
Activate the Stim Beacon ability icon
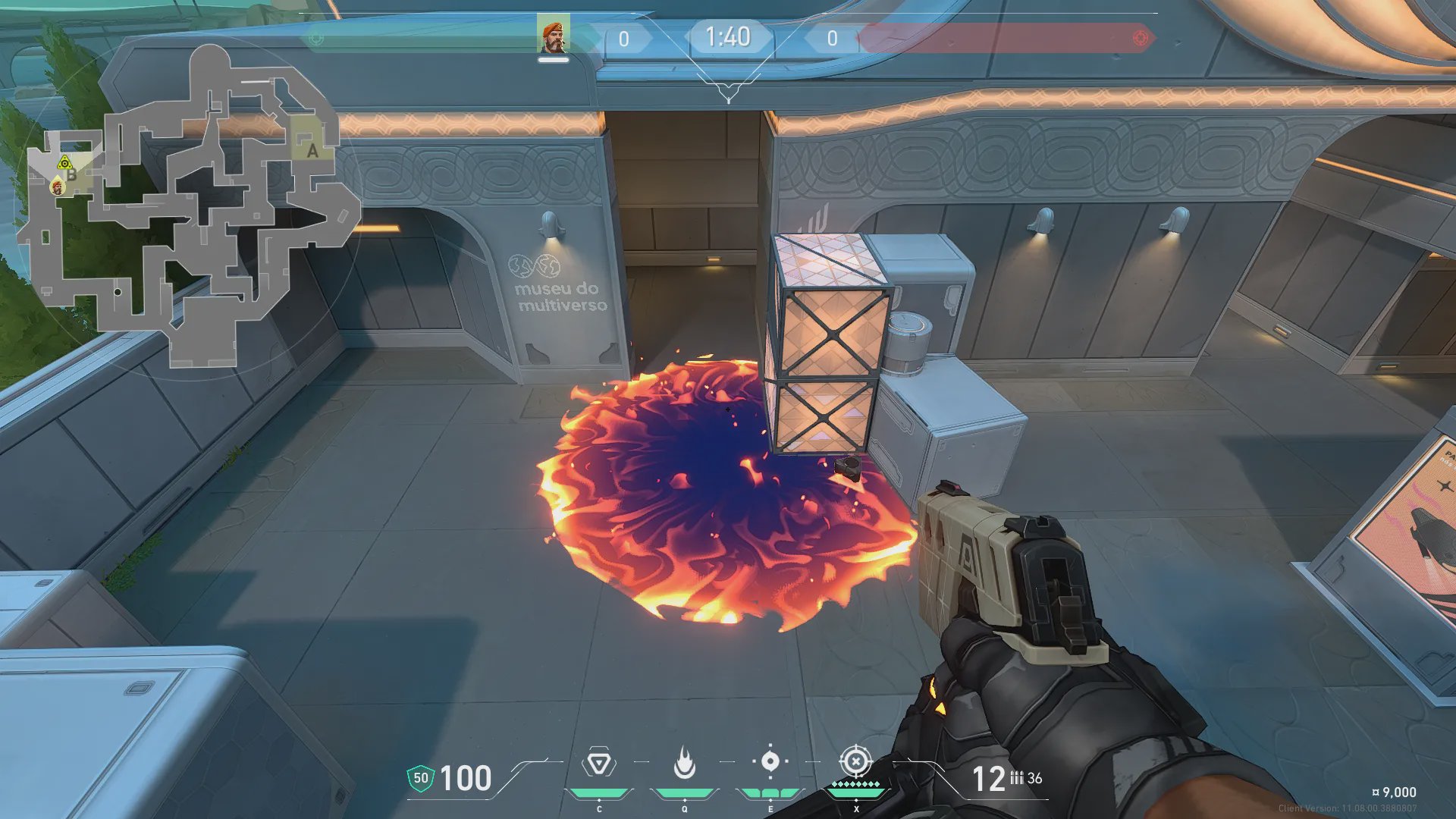[x=599, y=763]
